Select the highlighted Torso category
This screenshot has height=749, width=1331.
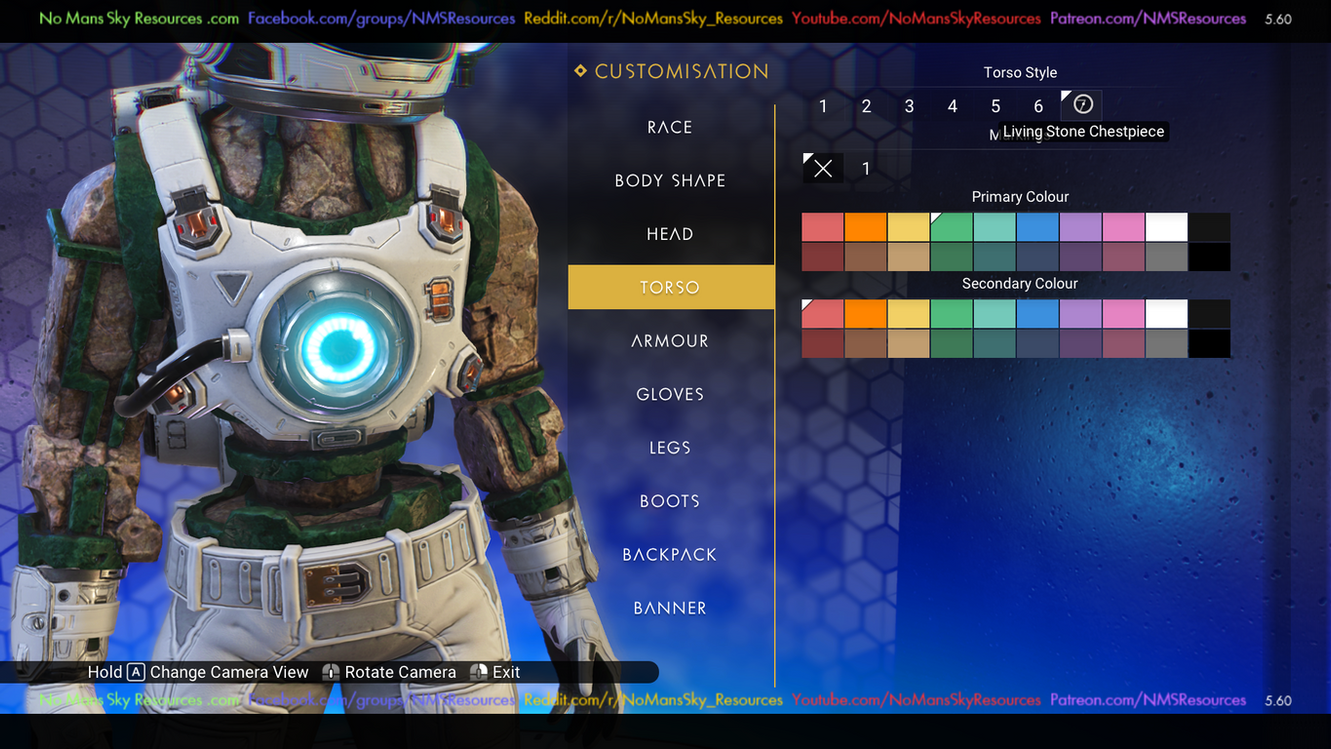coord(670,288)
